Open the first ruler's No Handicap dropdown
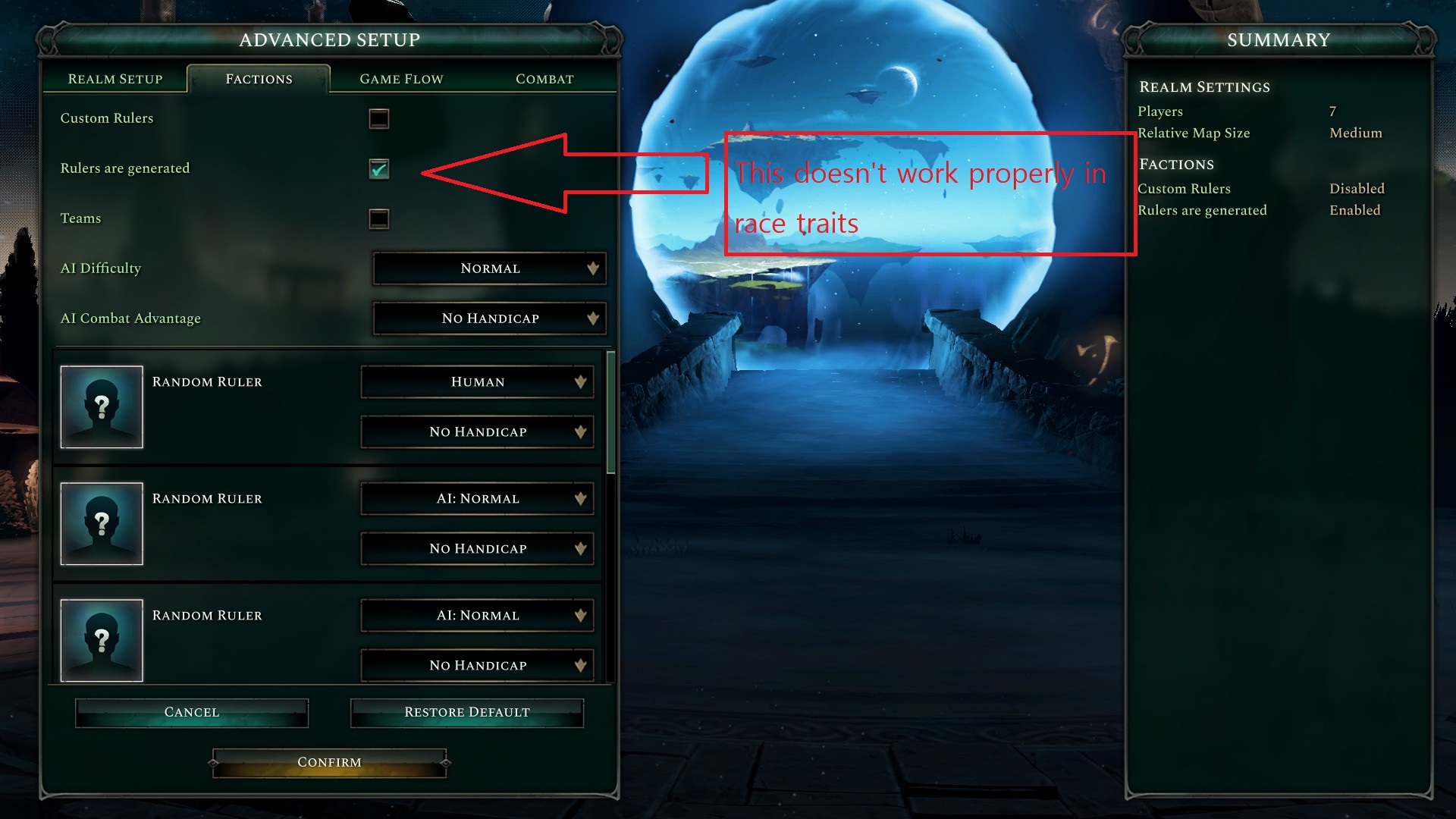Screen dimensions: 1456x819 click(476, 431)
